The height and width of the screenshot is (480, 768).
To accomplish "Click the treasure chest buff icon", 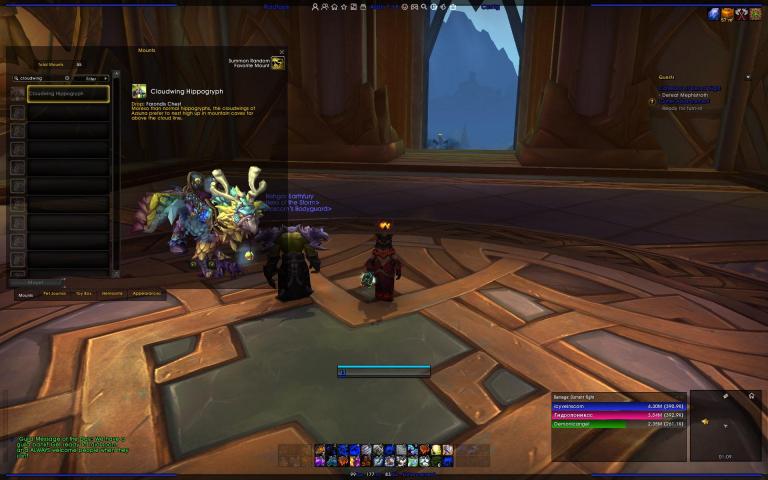I will (x=728, y=13).
